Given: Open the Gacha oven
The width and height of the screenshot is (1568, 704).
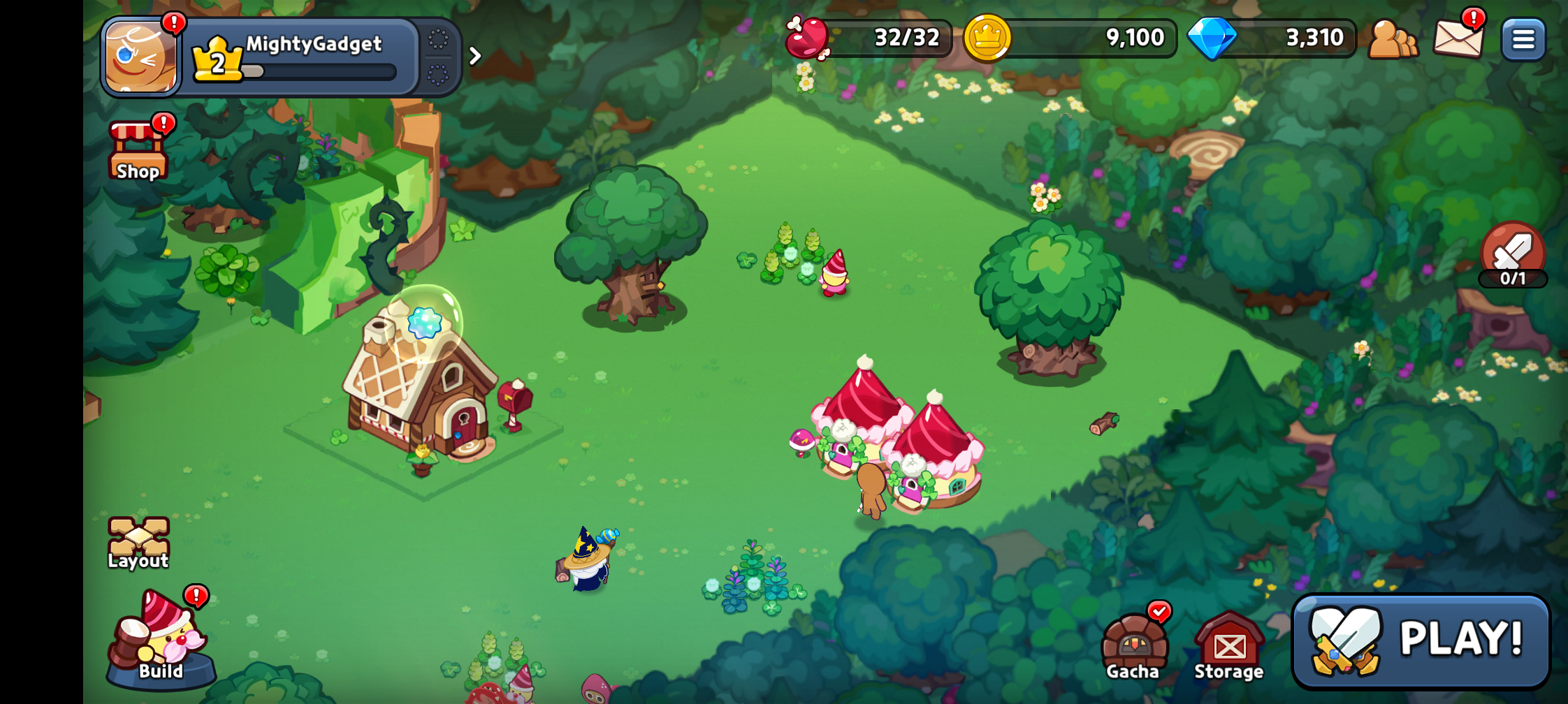Looking at the screenshot, I should point(1133,646).
